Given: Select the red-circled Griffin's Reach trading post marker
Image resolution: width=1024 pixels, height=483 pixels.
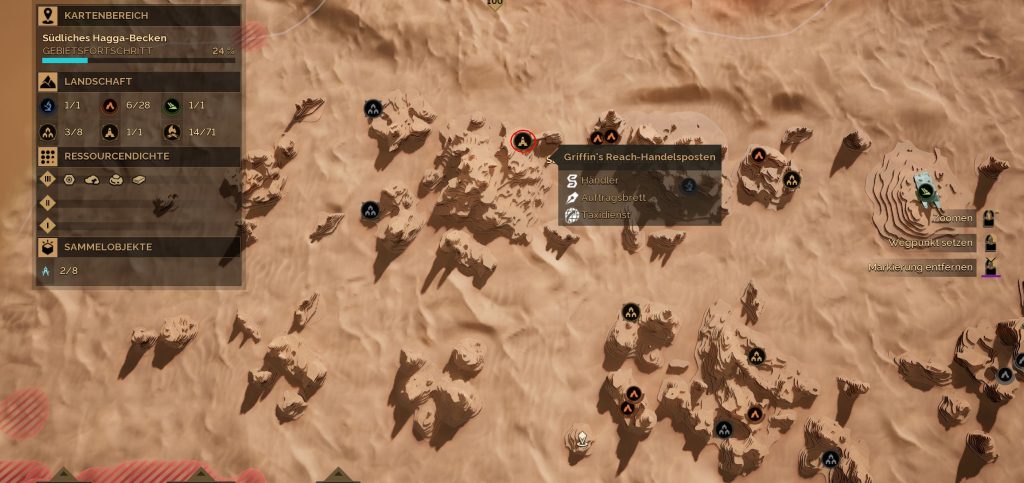Looking at the screenshot, I should (x=522, y=140).
